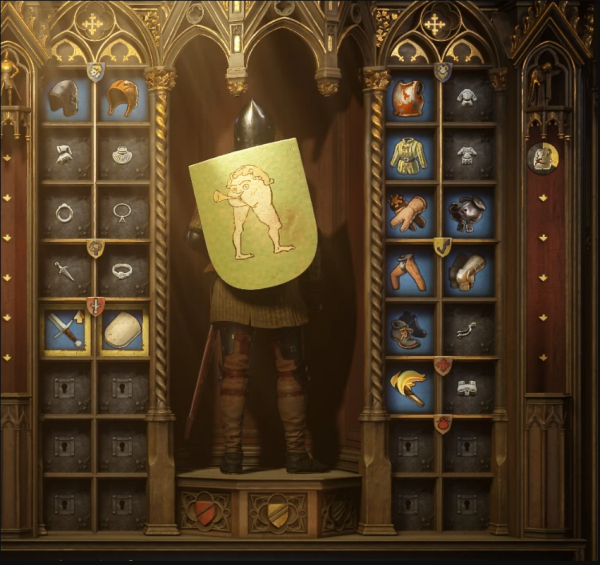
Task: Select the equipped sword slot
Action: pyautogui.click(x=66, y=330)
